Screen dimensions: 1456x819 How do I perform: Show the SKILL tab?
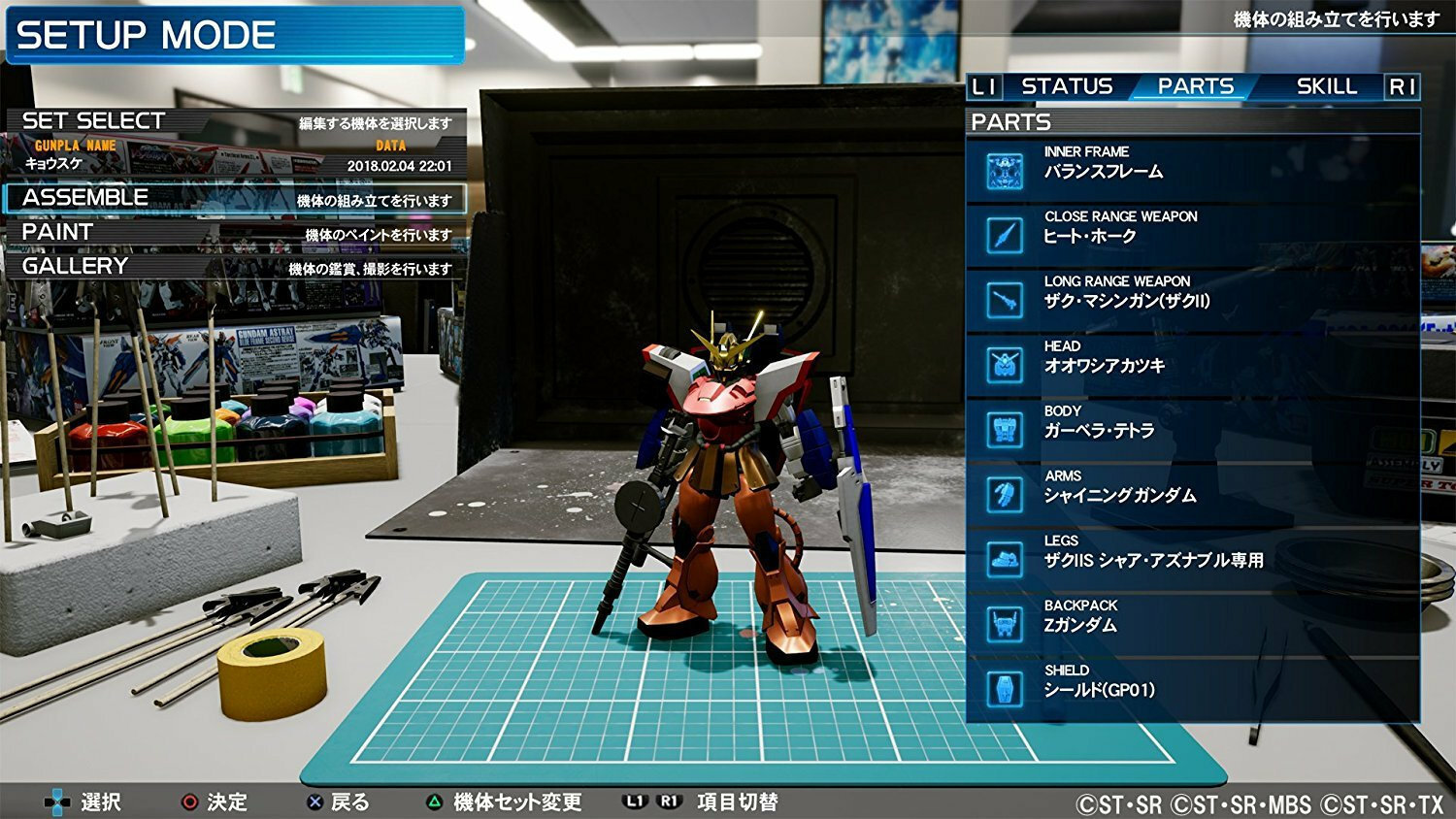pyautogui.click(x=1326, y=86)
